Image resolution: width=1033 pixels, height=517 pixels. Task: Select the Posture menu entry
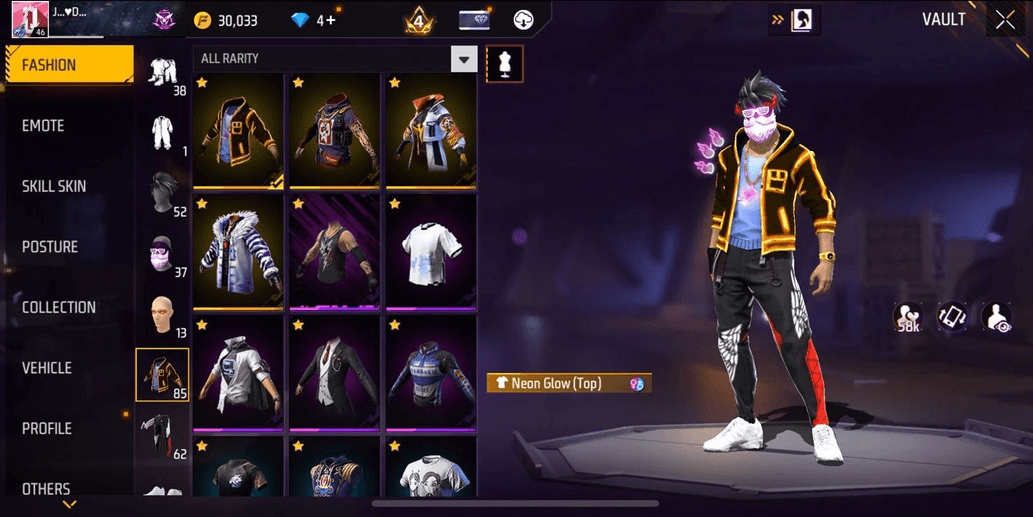click(68, 247)
